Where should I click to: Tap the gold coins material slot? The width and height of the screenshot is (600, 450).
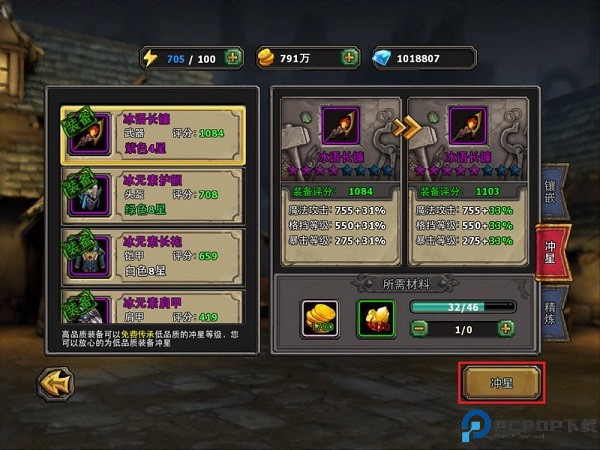pyautogui.click(x=320, y=317)
